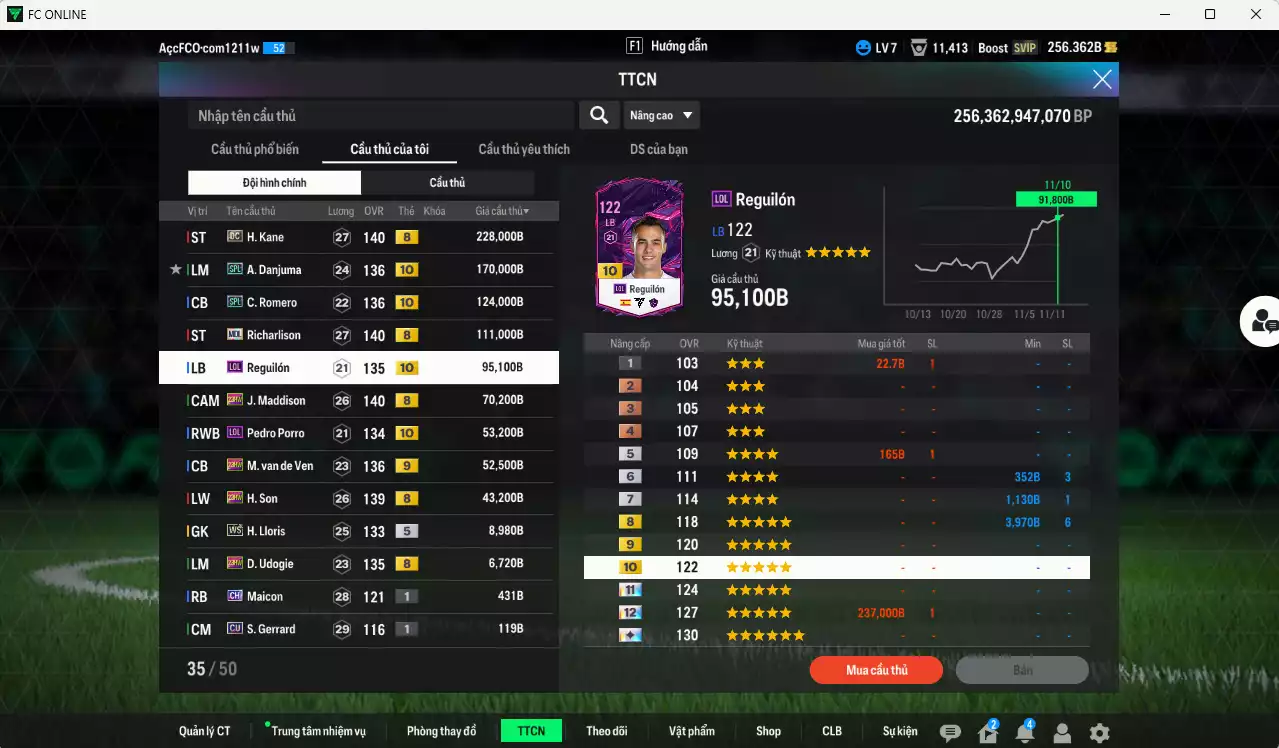The width and height of the screenshot is (1279, 748).
Task: Switch to the Cầu thủ yêu thích tab
Action: tap(524, 150)
